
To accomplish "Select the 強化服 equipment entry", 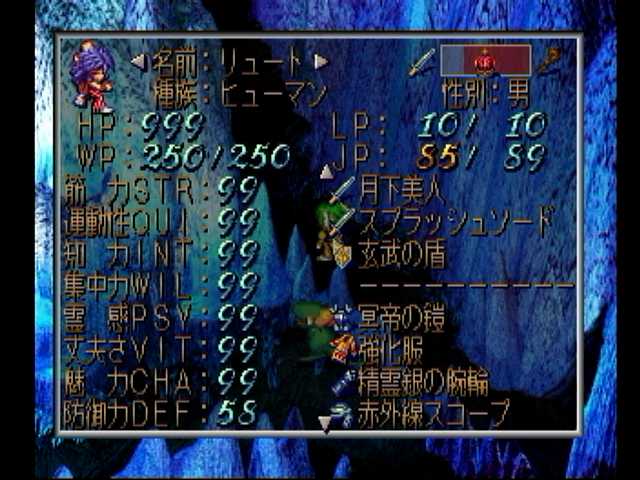I will tap(395, 349).
